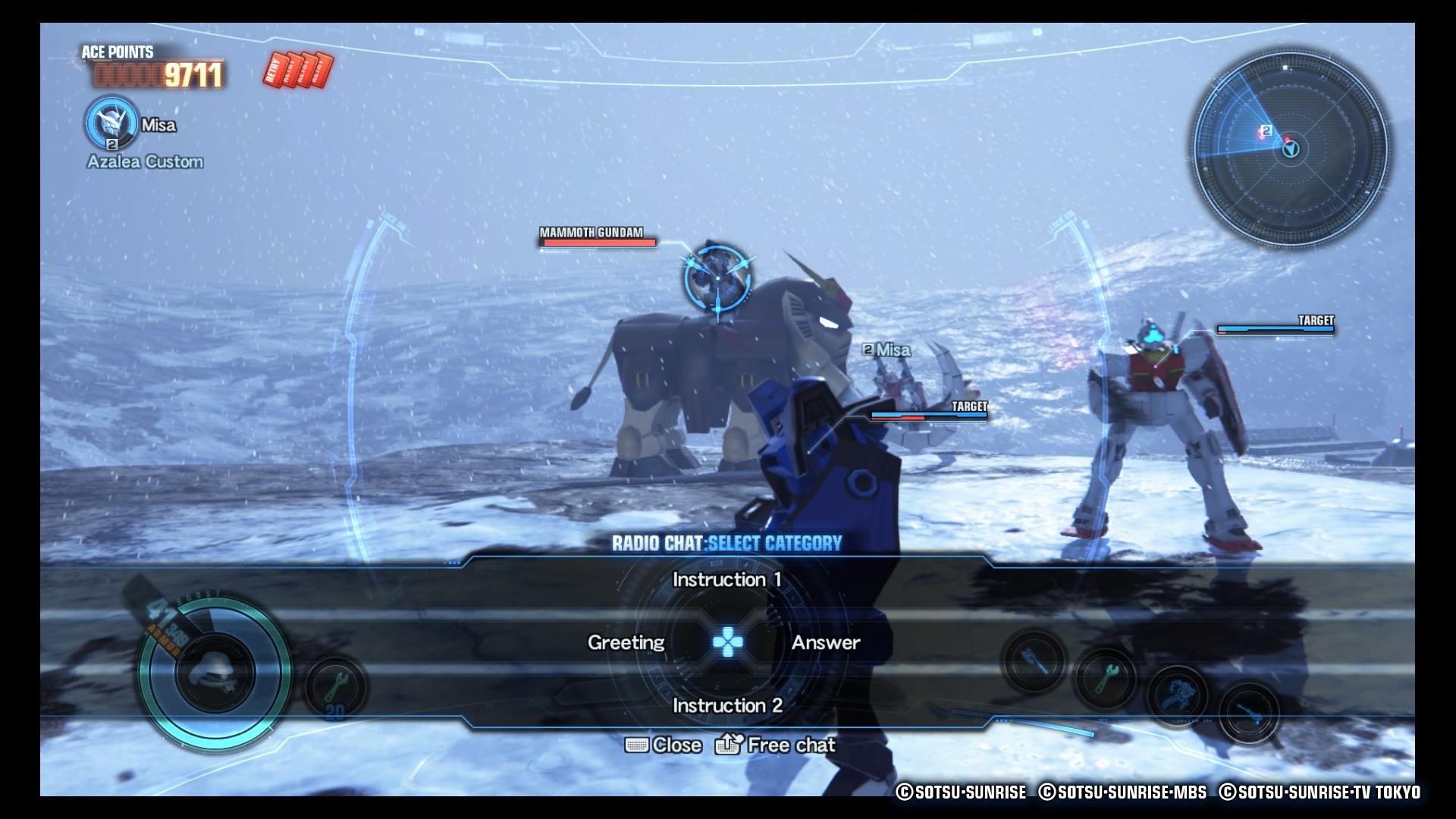
Task: Pick the Answer chat category
Action: [826, 643]
